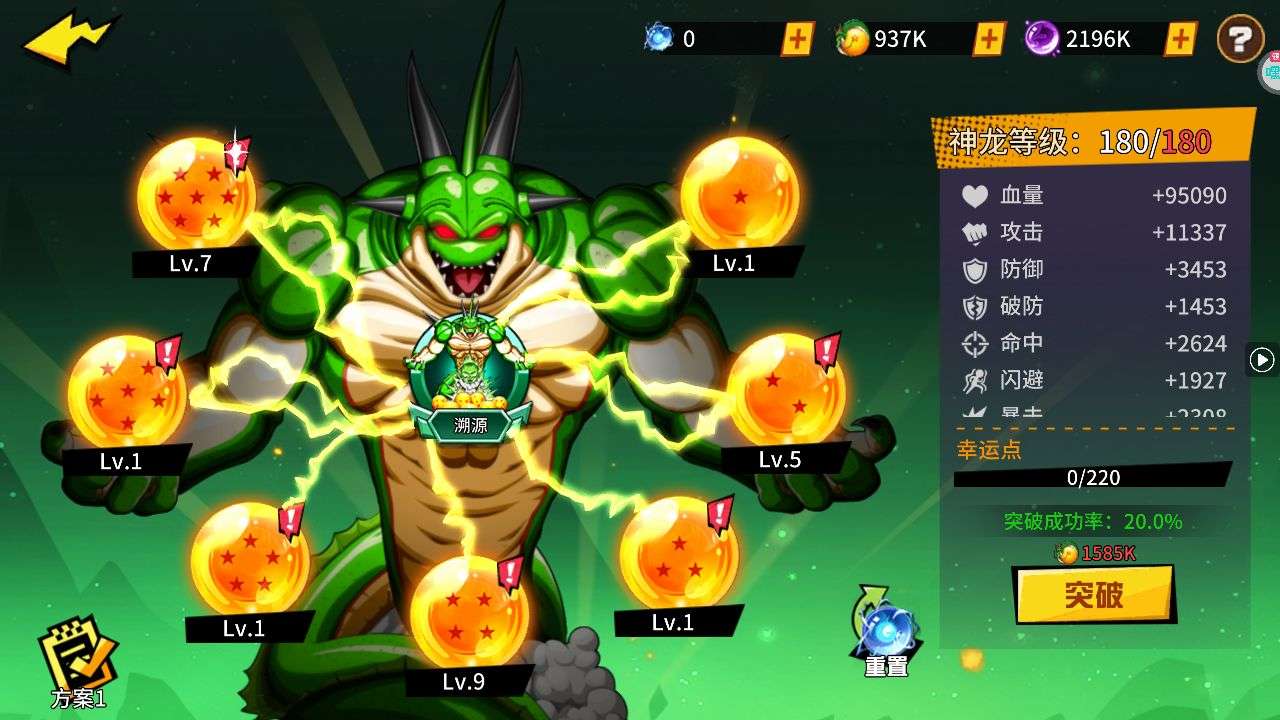Expand the side panel arrow button
The image size is (1280, 720).
(x=1262, y=359)
